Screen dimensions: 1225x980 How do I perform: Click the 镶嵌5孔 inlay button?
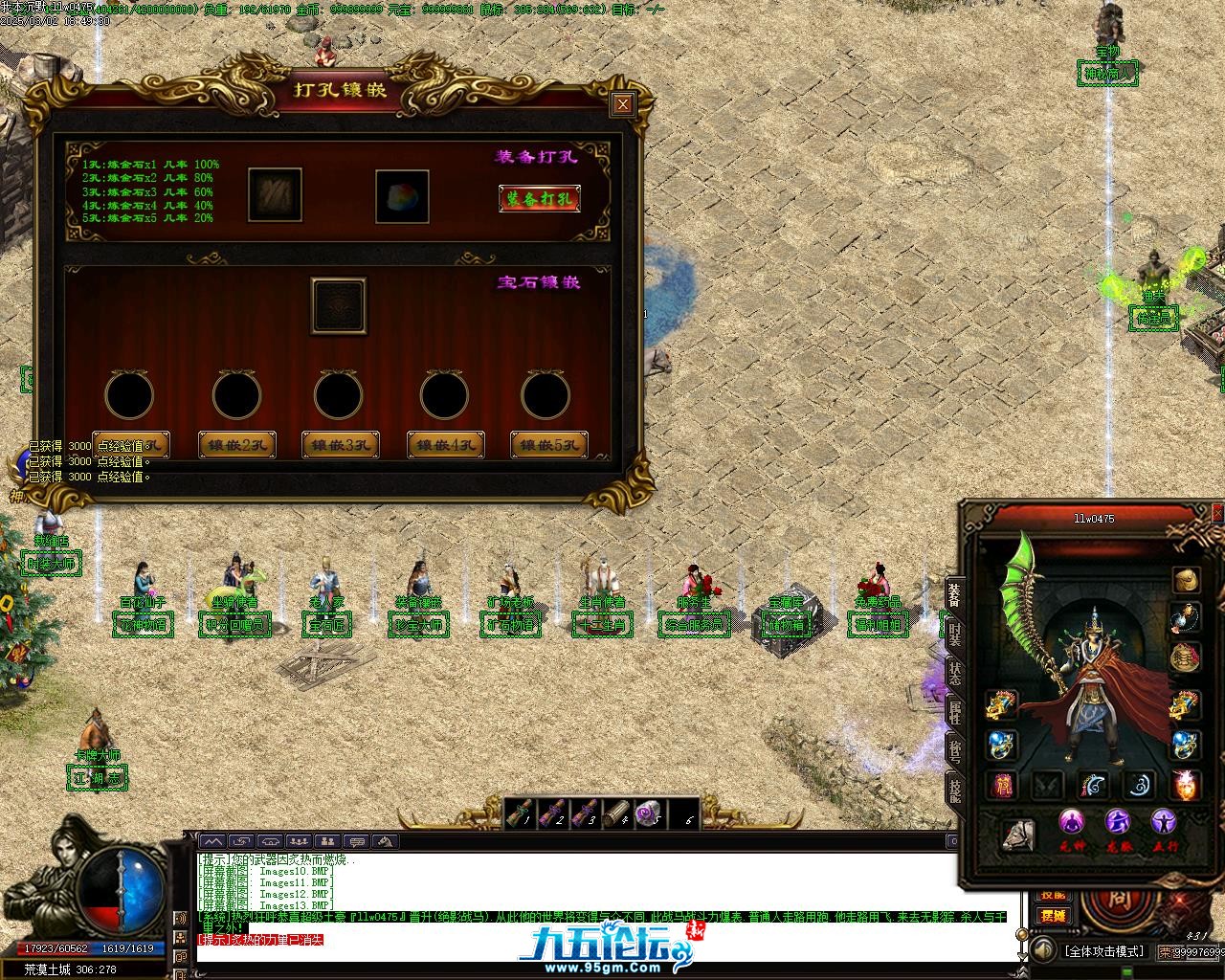click(549, 445)
